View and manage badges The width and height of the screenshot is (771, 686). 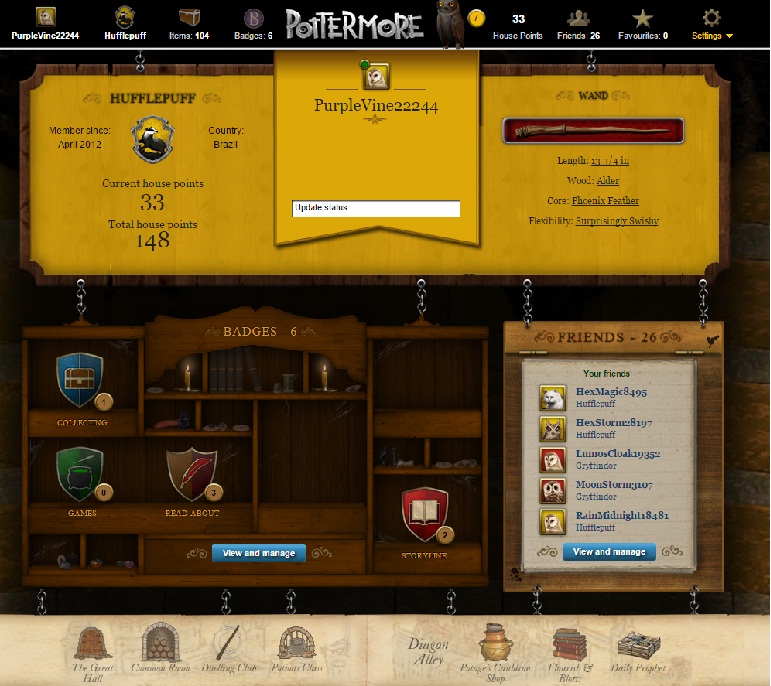(x=259, y=553)
